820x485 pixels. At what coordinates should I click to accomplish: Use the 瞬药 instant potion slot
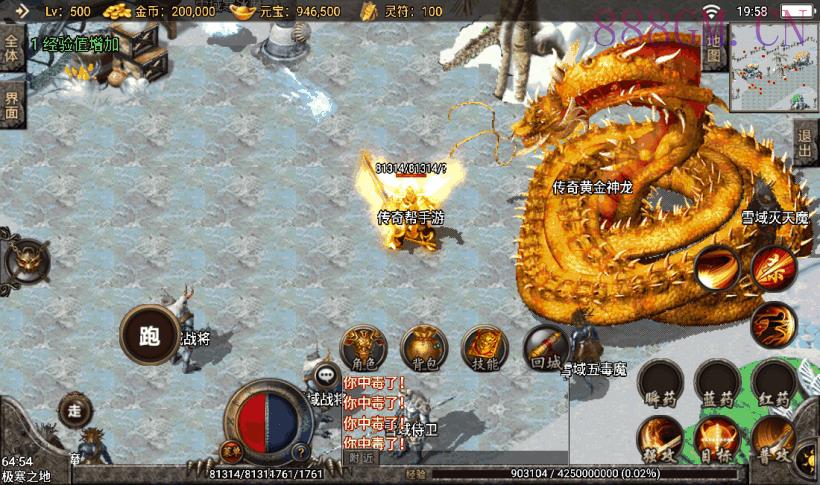[x=661, y=382]
